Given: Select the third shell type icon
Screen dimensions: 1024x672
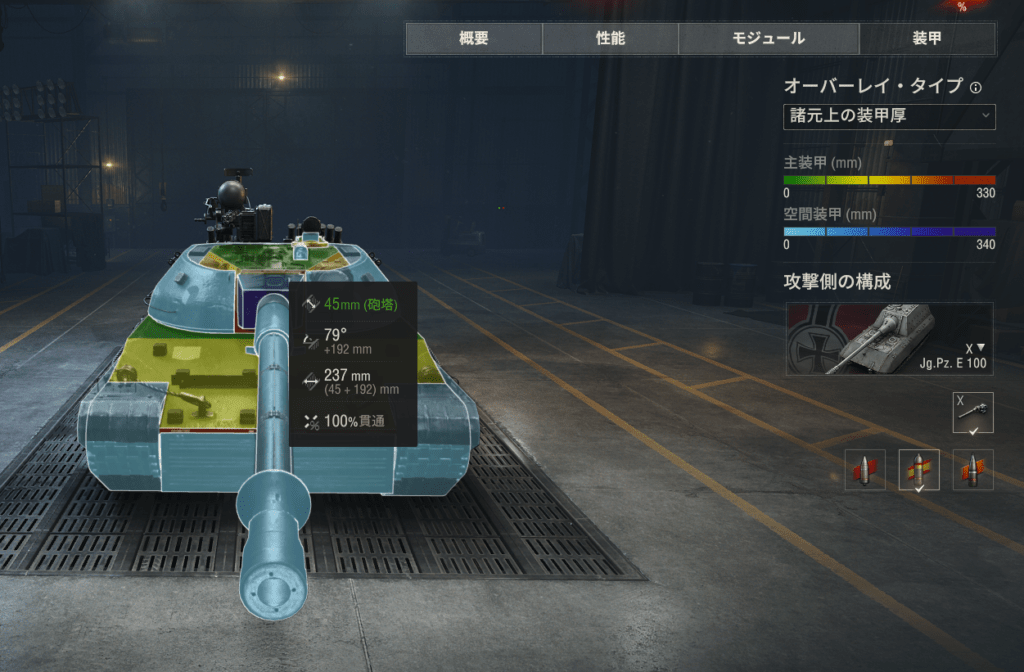Looking at the screenshot, I should (x=973, y=470).
